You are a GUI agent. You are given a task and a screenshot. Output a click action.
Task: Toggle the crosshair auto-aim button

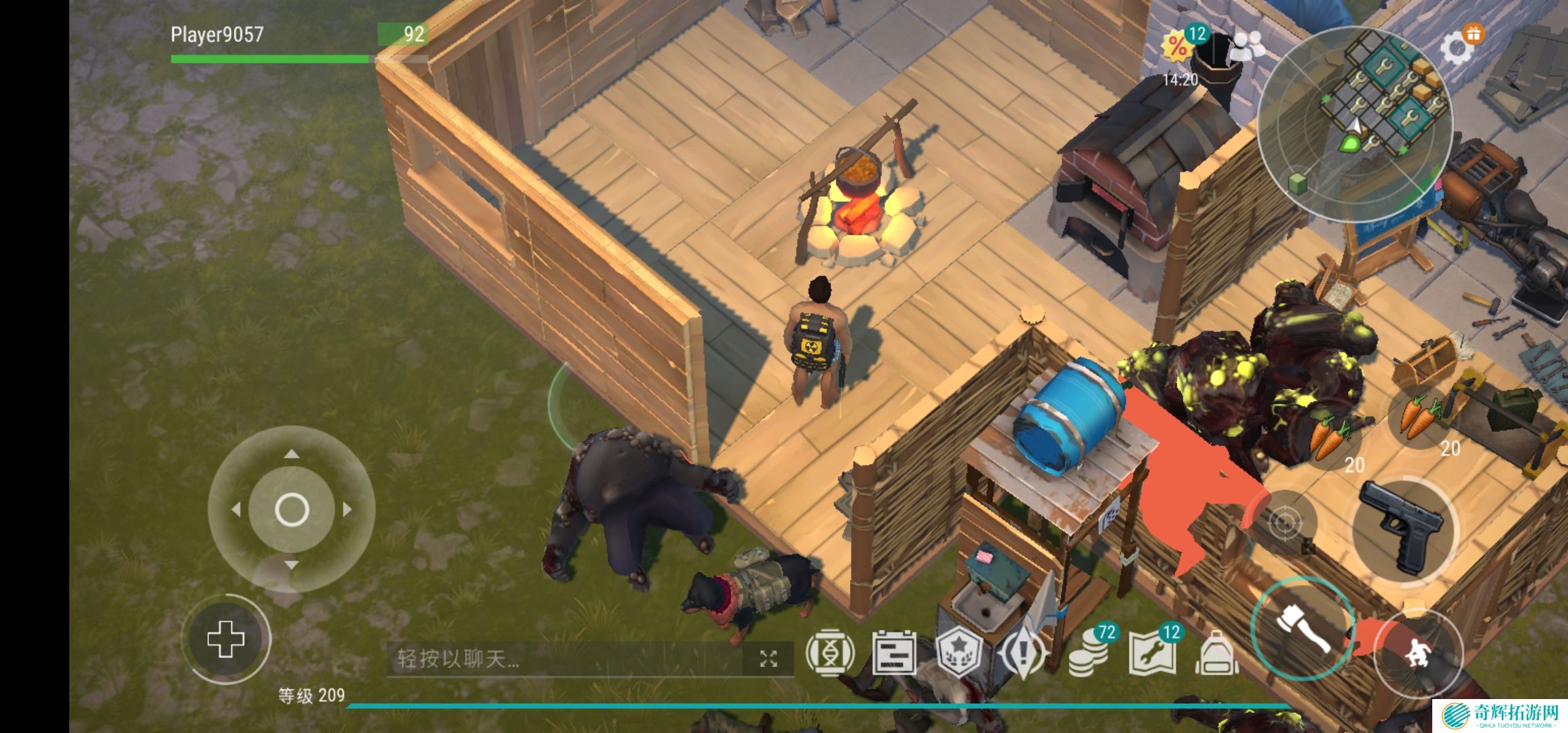[1284, 523]
